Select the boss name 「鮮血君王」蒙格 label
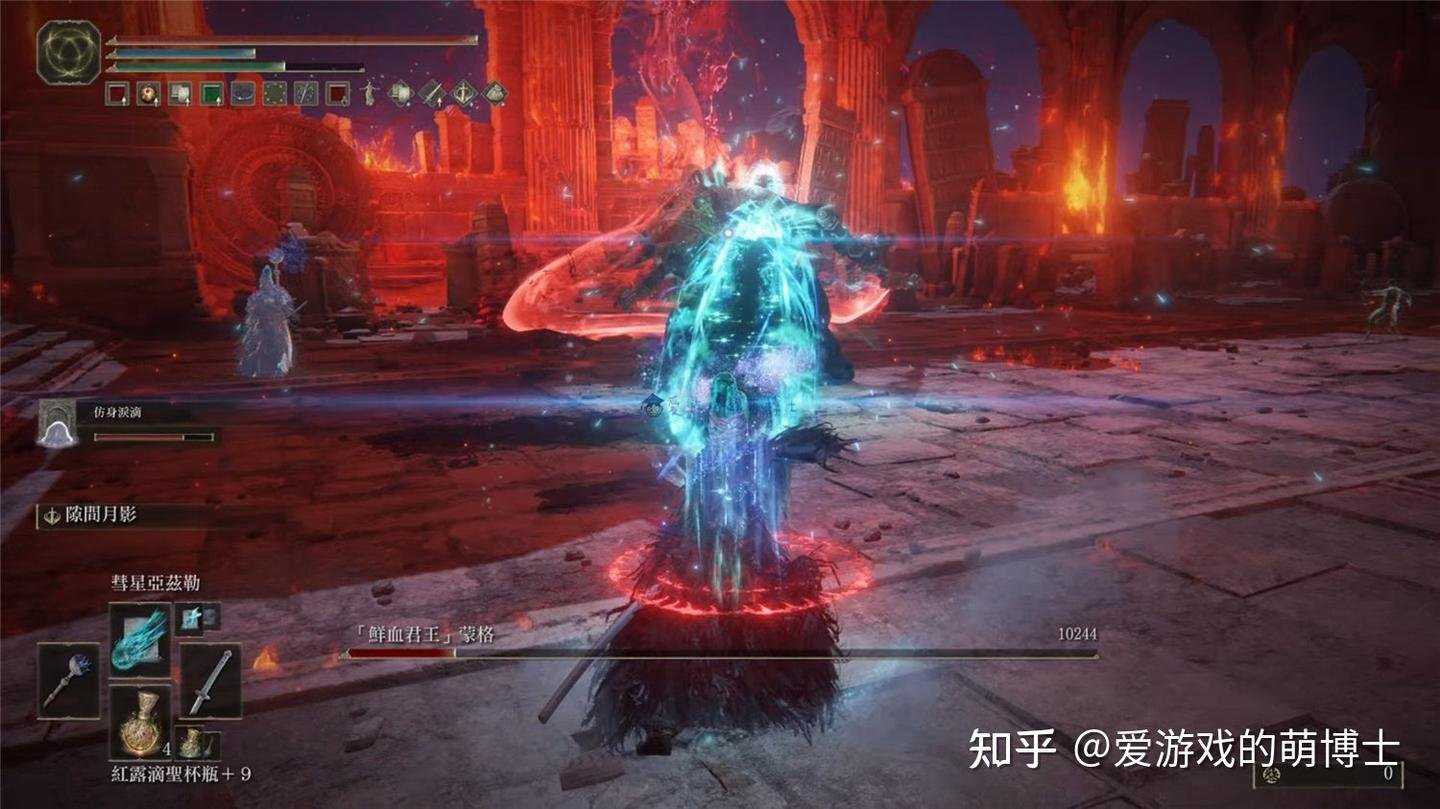 click(425, 633)
